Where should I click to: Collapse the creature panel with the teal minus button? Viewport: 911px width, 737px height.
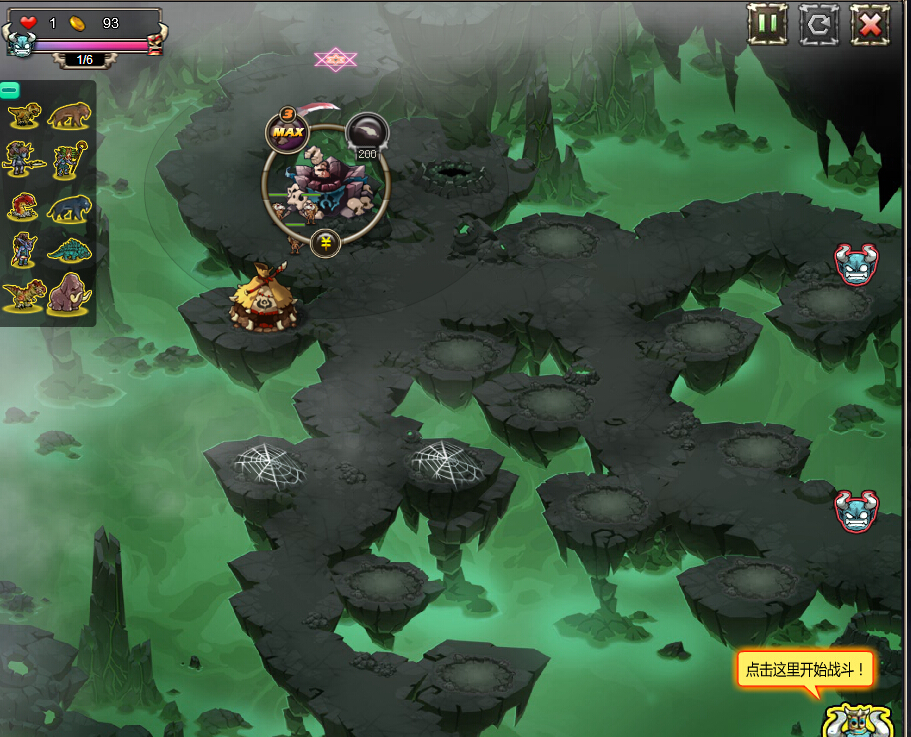[10, 90]
